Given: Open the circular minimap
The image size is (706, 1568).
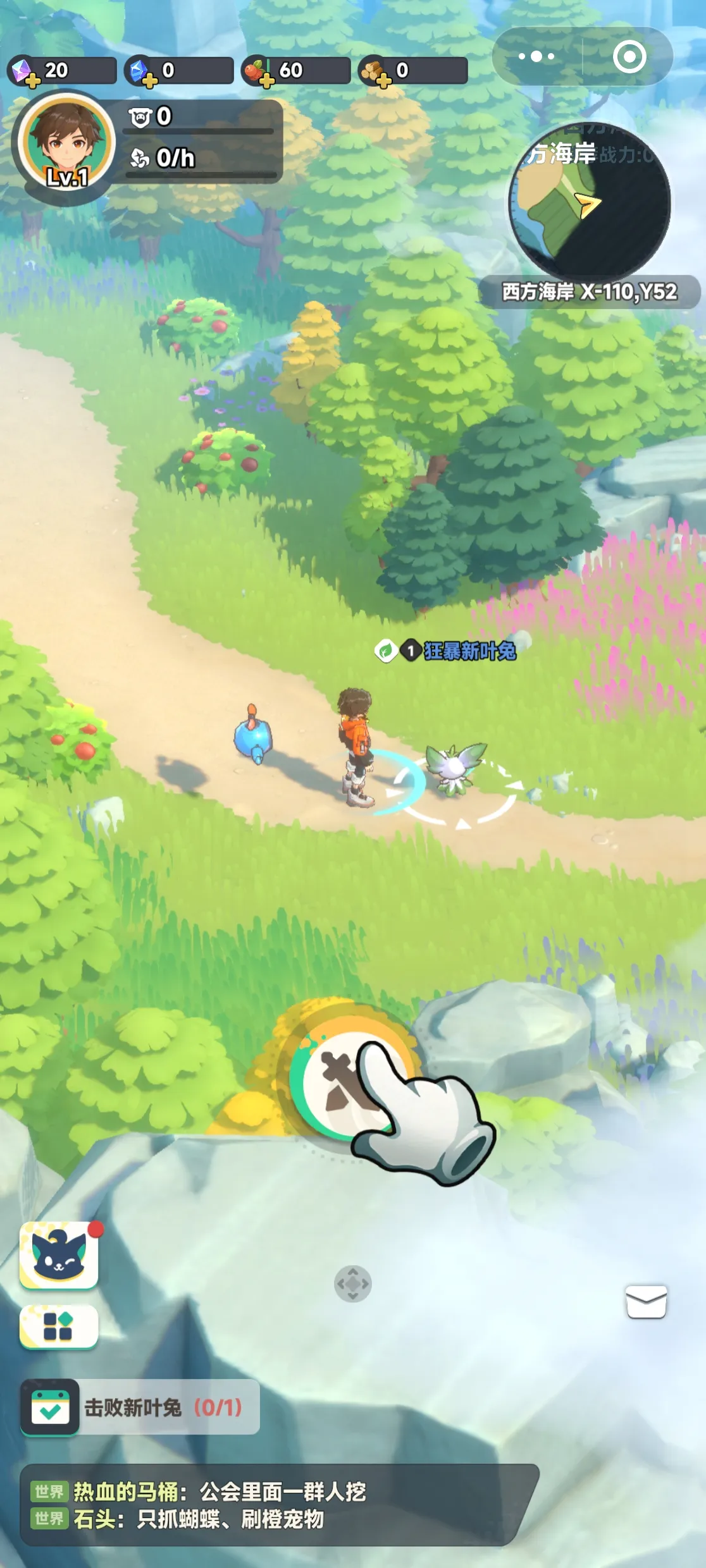Looking at the screenshot, I should tap(589, 202).
